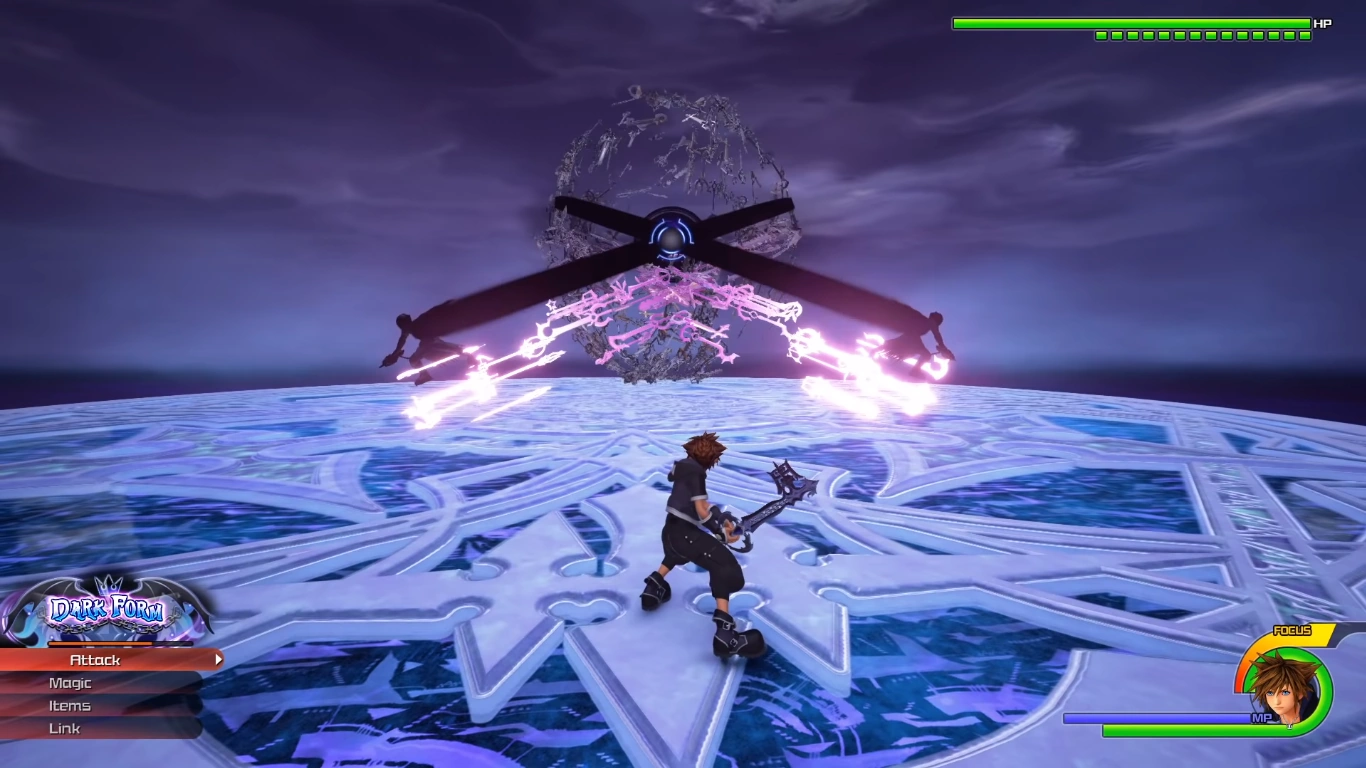Click the HP label by the health bar
Screen dimensions: 1366x768
(x=1321, y=23)
